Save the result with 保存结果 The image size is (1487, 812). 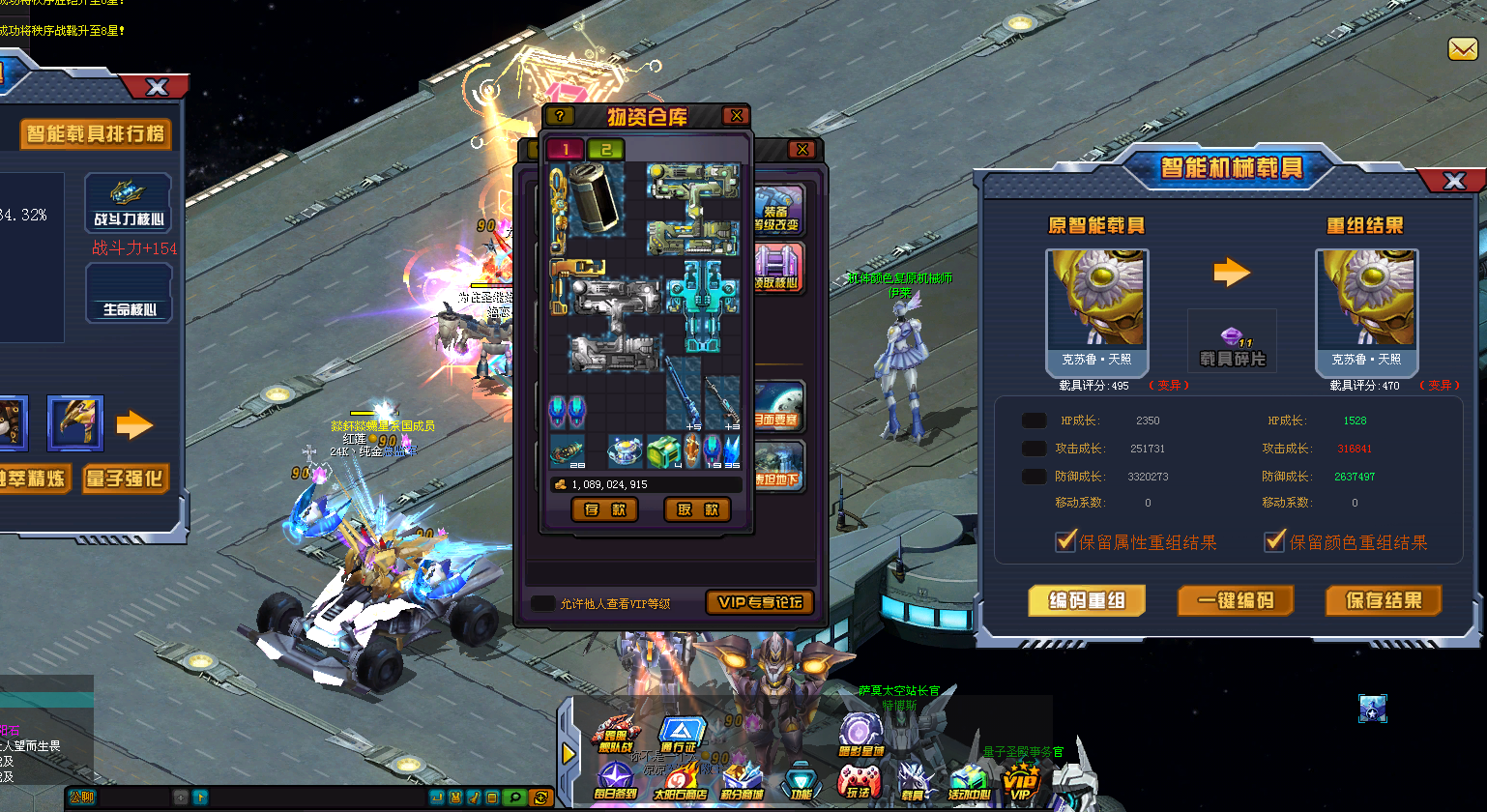pyautogui.click(x=1384, y=600)
